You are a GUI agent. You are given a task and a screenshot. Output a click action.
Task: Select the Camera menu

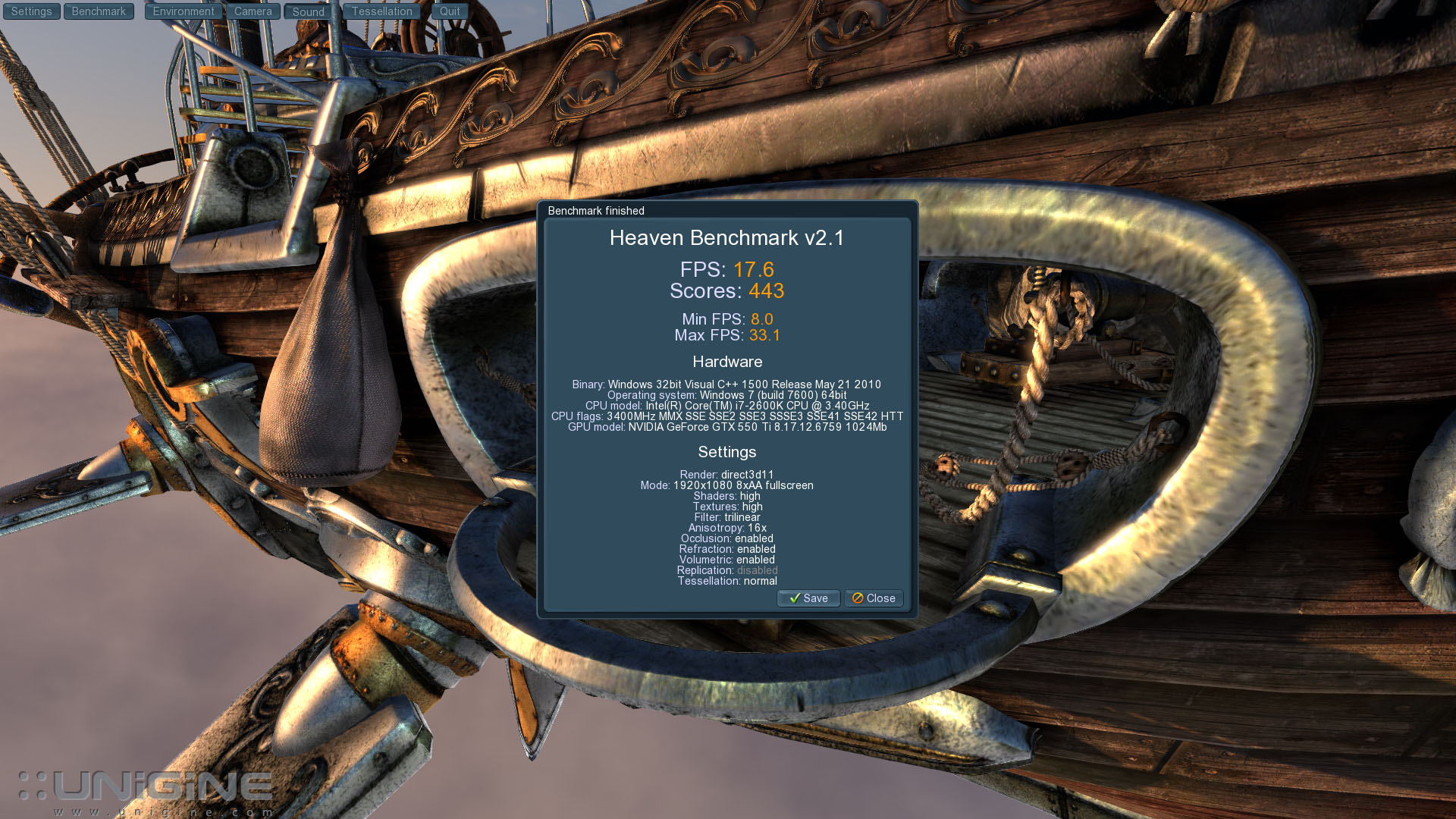click(253, 11)
